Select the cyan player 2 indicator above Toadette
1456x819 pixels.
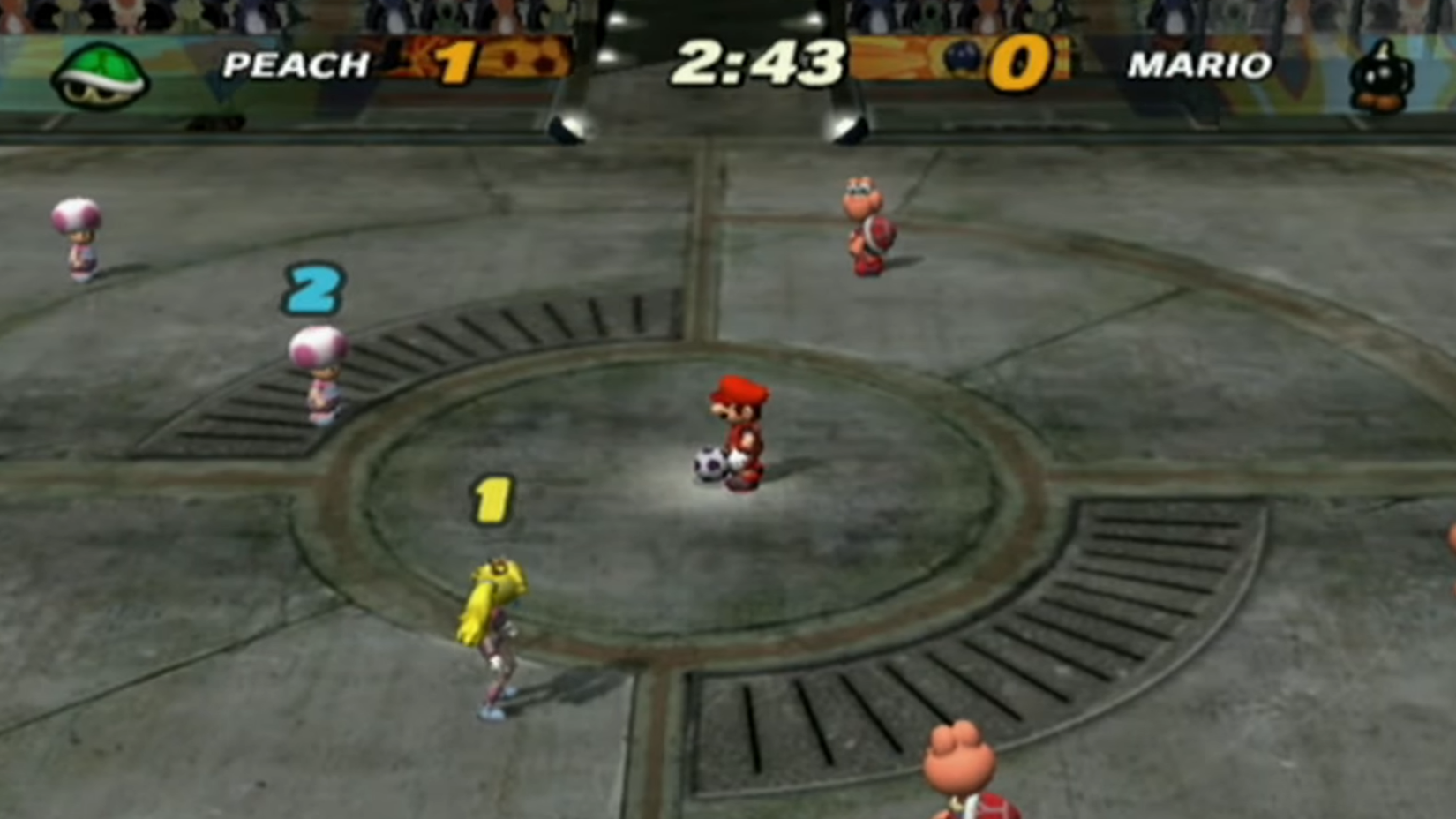point(315,289)
